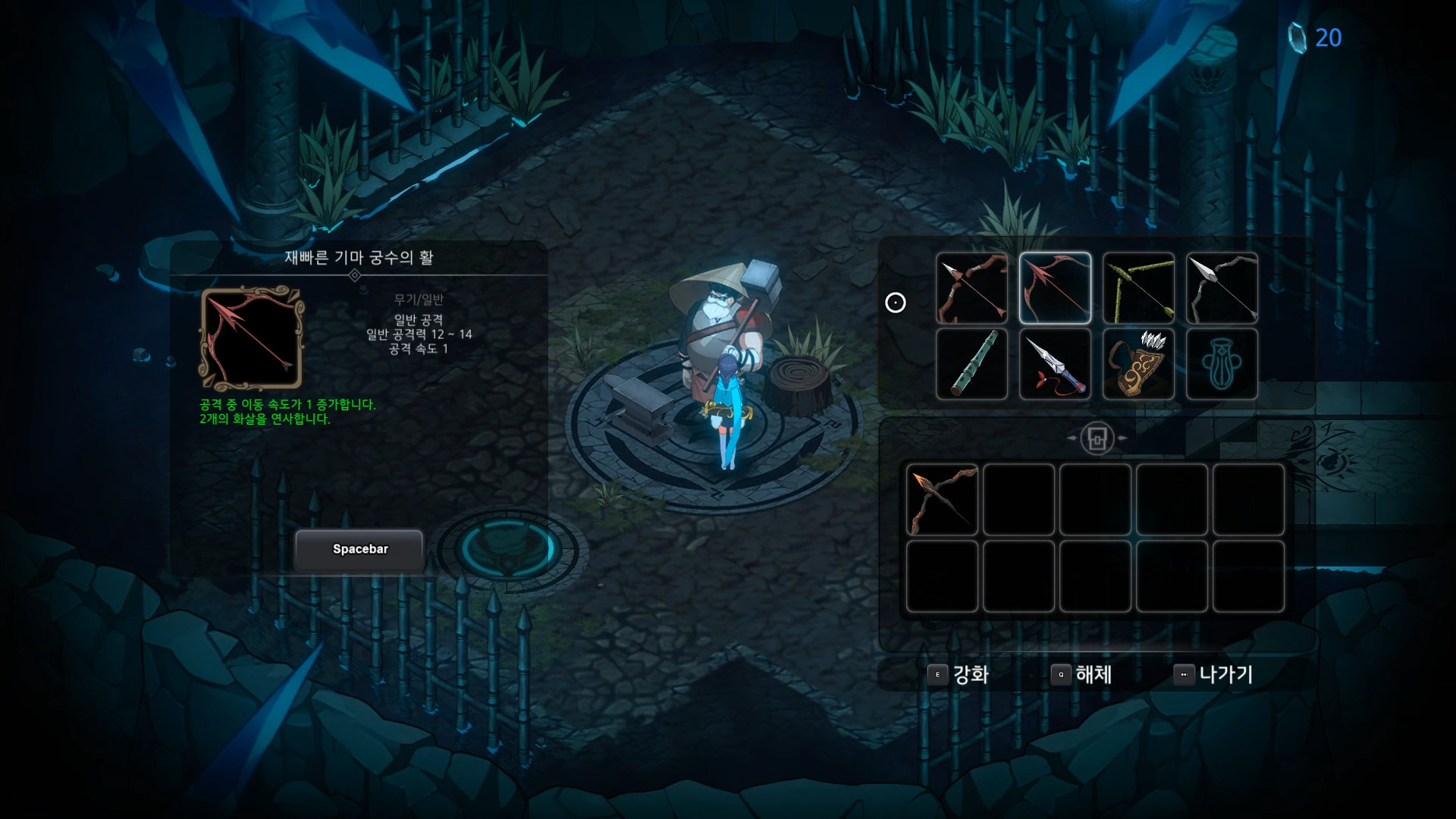Select the brown wooden bow slot
The image size is (1456, 819).
pyautogui.click(x=971, y=288)
